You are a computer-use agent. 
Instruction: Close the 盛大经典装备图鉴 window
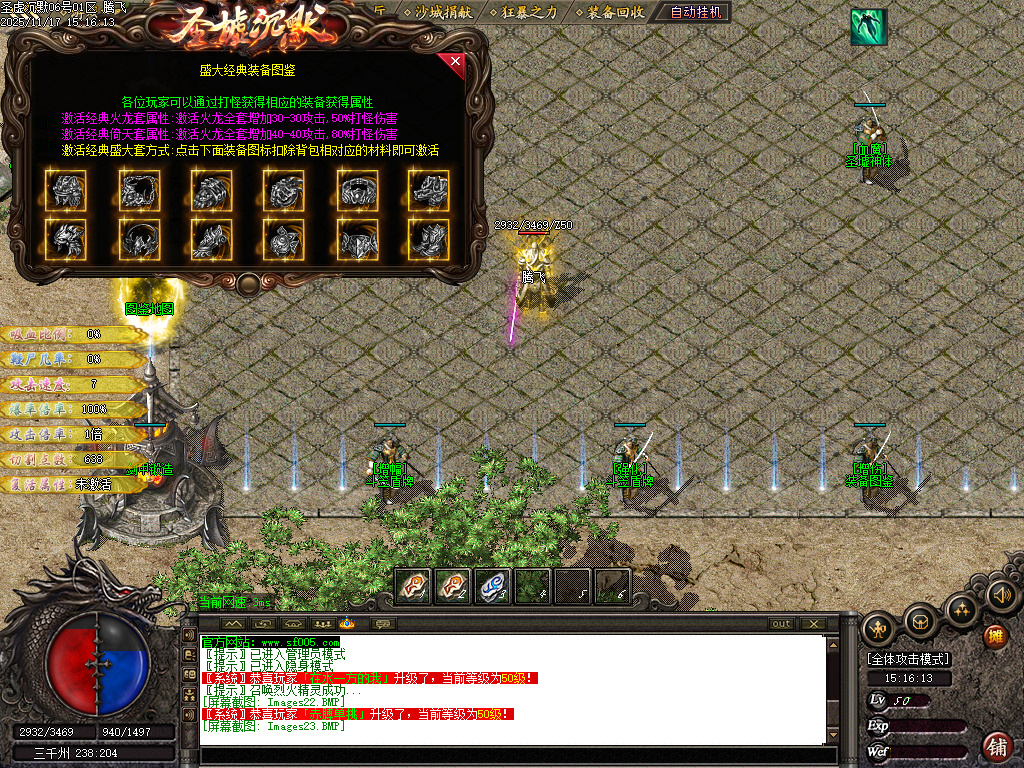(x=456, y=65)
